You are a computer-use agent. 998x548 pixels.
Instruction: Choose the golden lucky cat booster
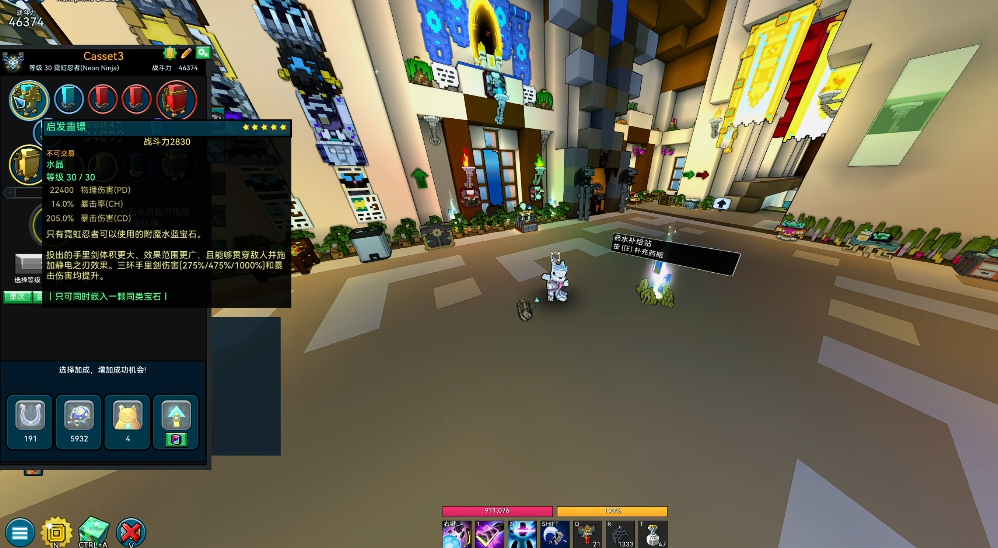click(x=127, y=420)
